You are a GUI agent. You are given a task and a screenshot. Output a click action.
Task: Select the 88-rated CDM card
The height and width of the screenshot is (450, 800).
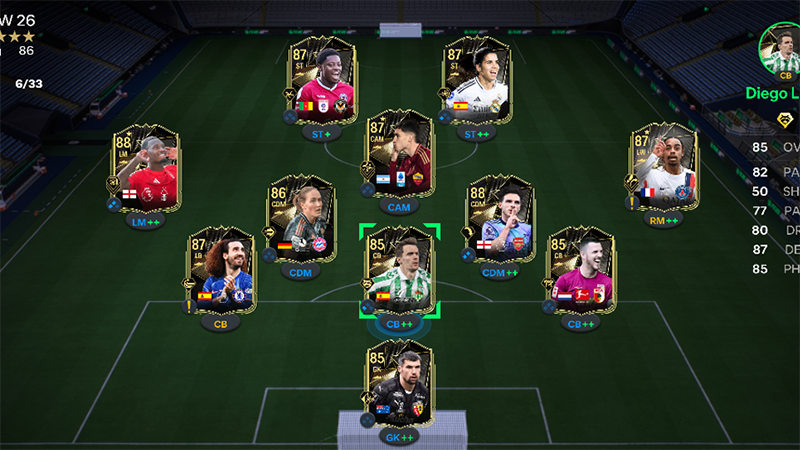pos(499,218)
